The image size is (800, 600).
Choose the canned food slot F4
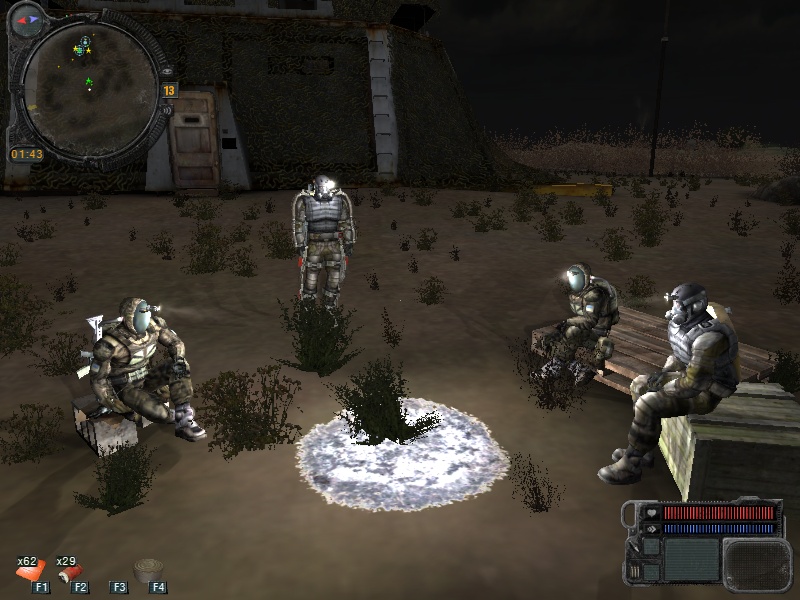(x=150, y=572)
